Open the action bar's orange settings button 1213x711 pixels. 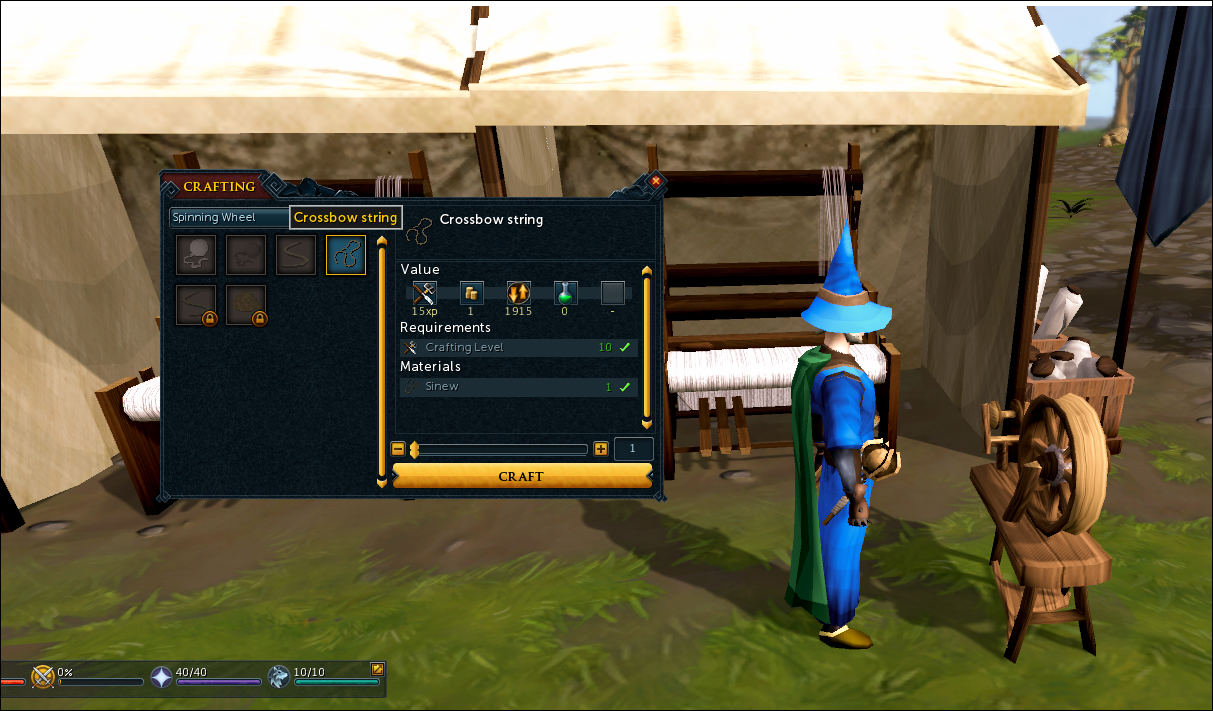tap(377, 668)
